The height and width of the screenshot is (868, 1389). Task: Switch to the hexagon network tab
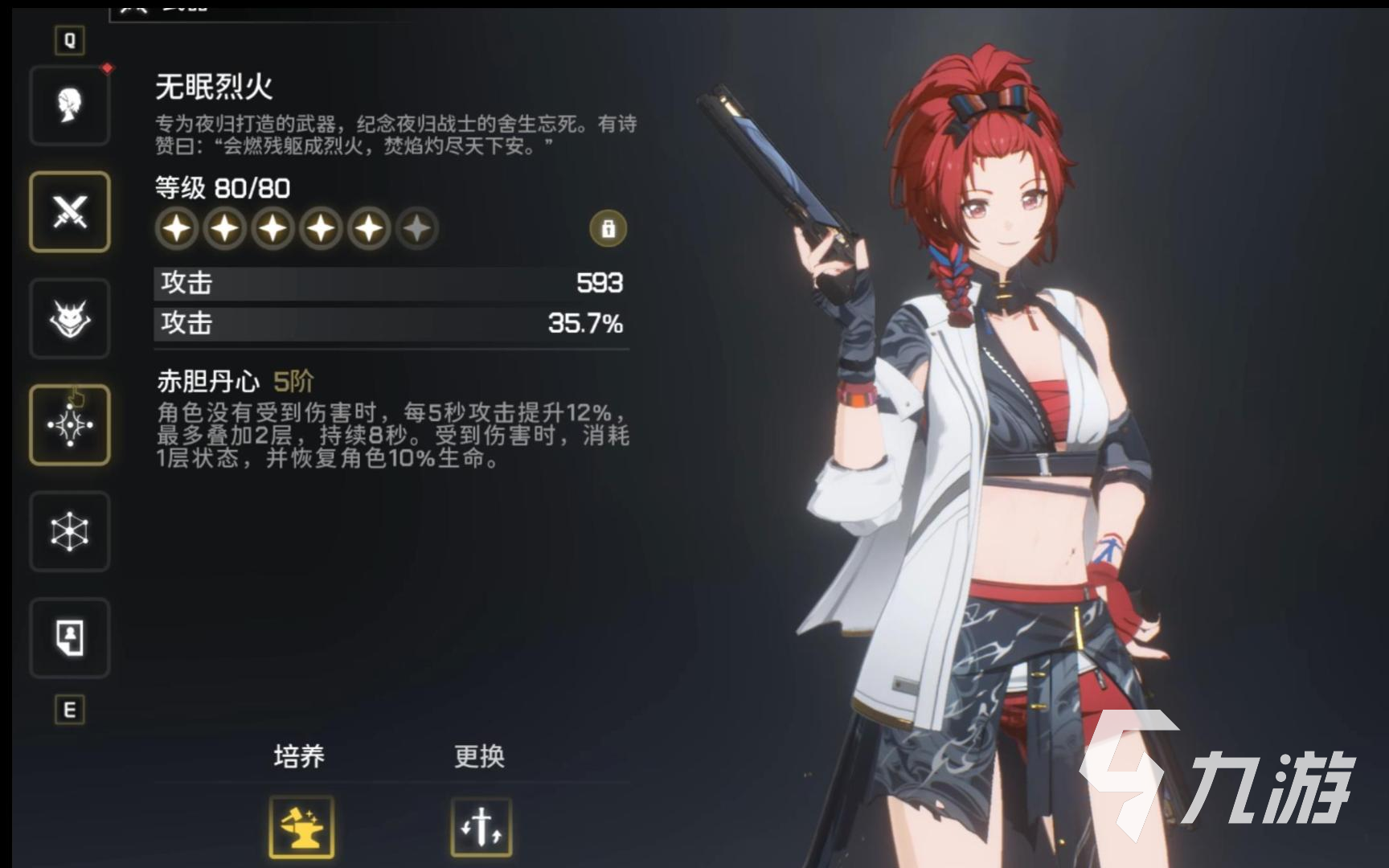click(70, 531)
